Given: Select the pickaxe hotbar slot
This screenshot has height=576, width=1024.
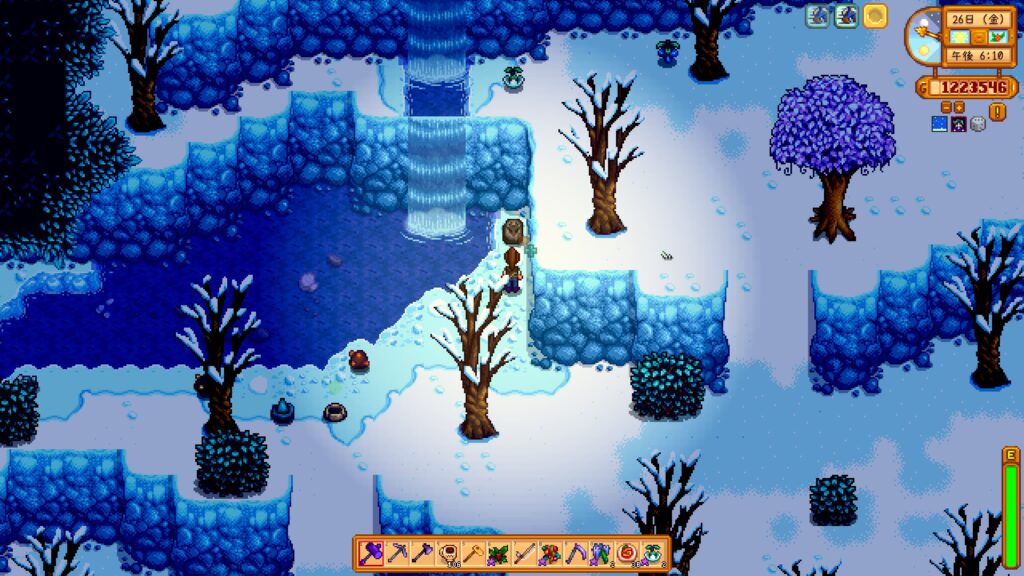Looking at the screenshot, I should [x=396, y=552].
